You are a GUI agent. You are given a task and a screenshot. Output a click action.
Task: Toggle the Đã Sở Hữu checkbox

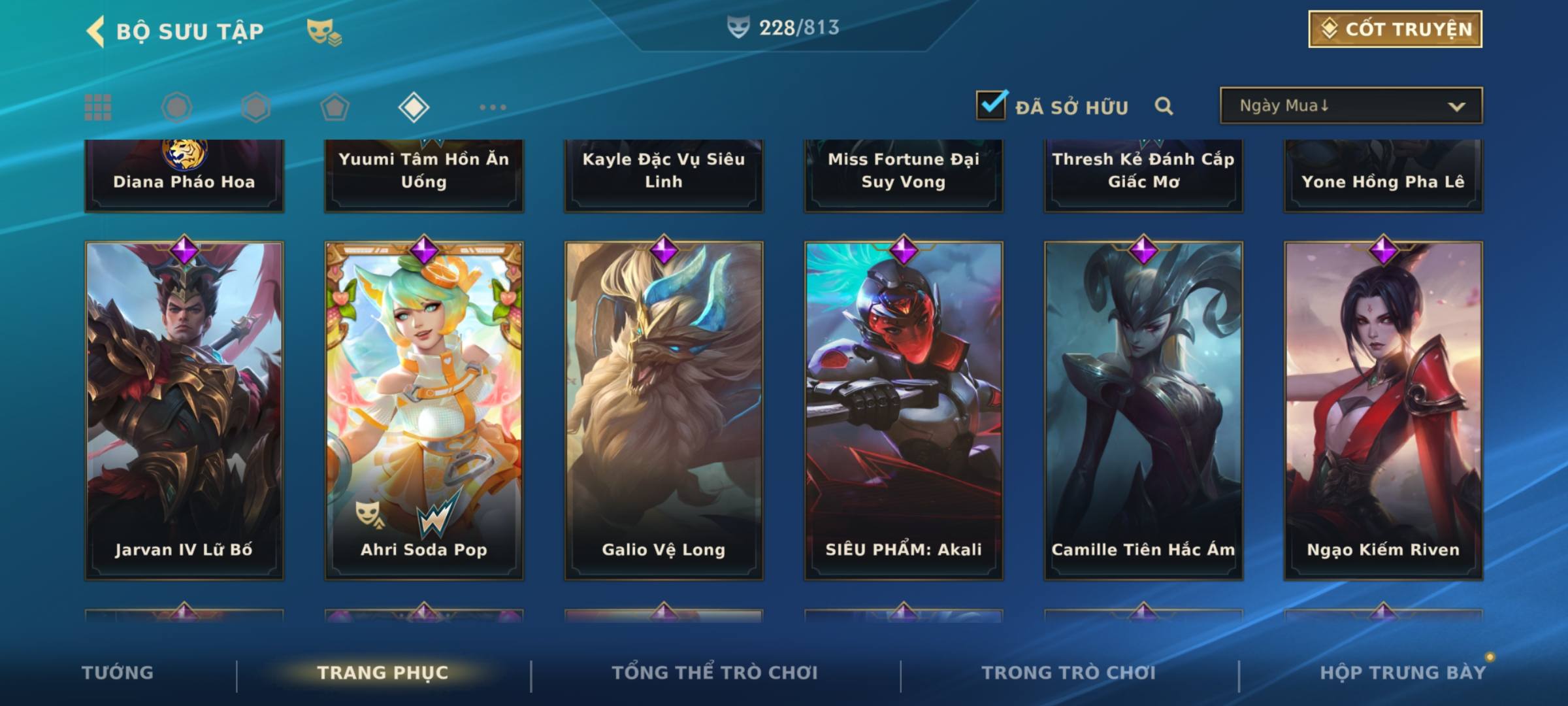(991, 105)
